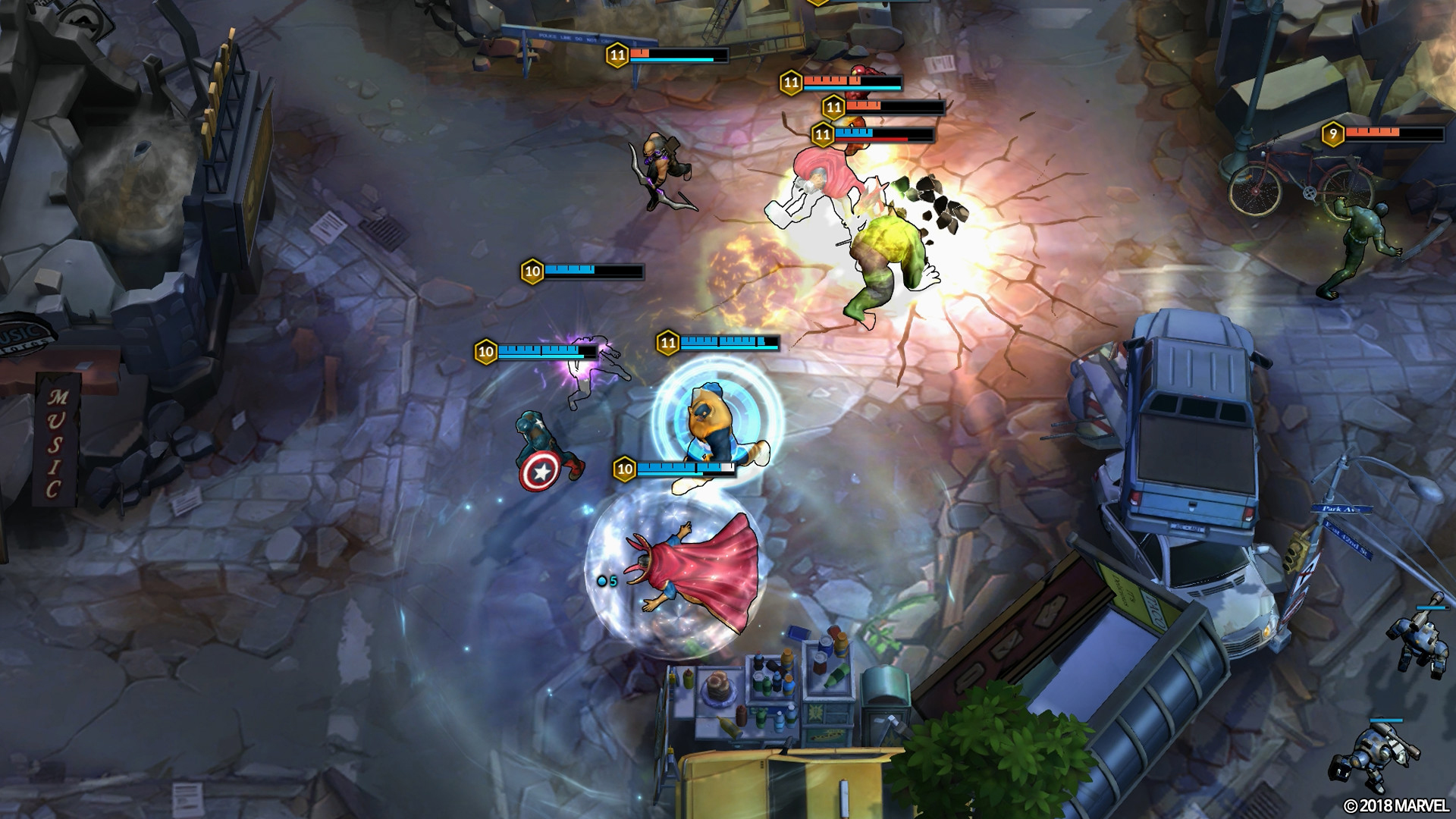This screenshot has width=1456, height=819.
Task: Click the level 10 badge above the shielded hero
Action: pos(624,468)
